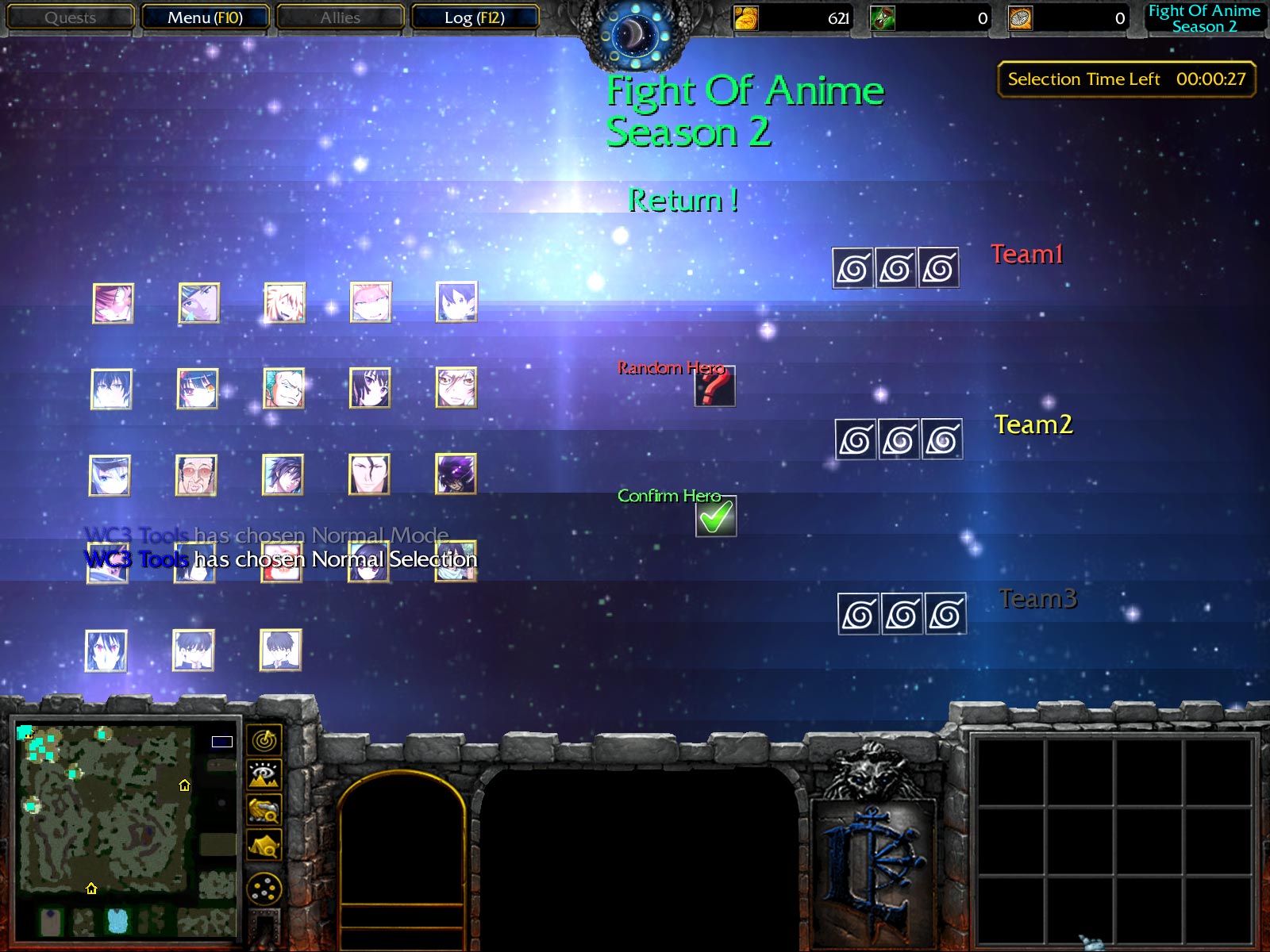
Task: Pick the hero with blue headband portrait
Action: 198,302
